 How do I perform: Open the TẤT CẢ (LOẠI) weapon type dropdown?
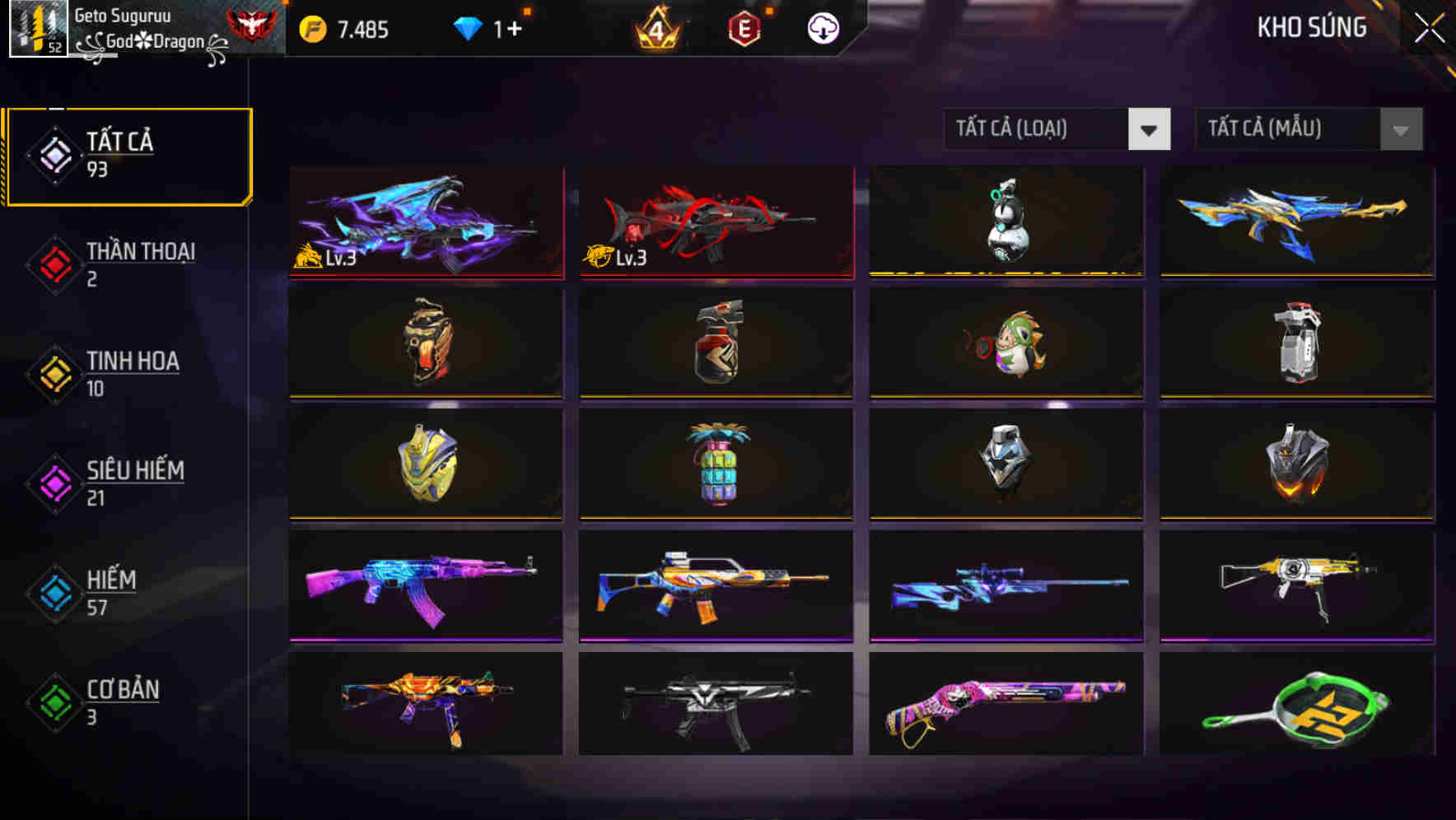point(1057,129)
